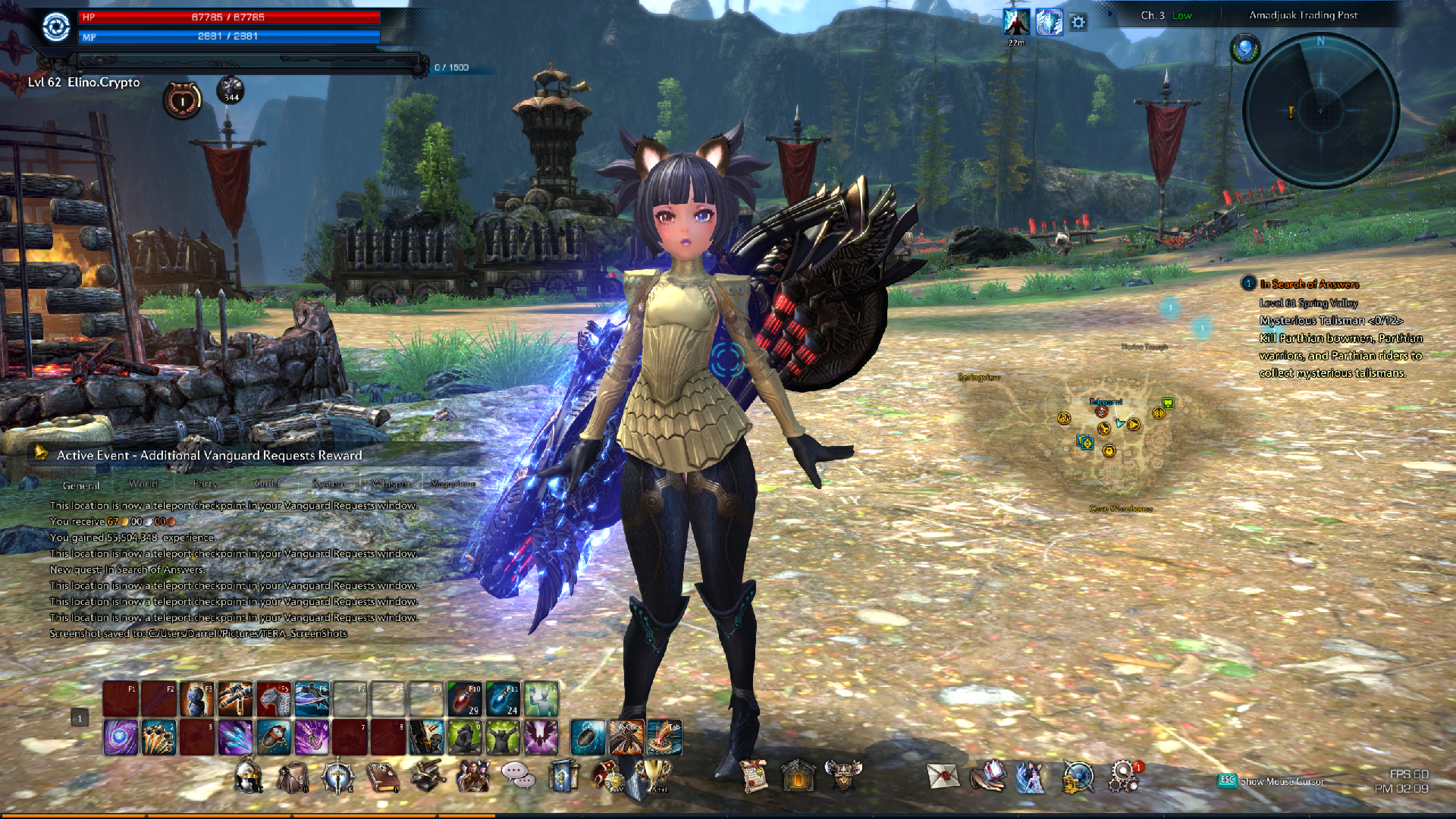Screen dimensions: 1456x819
Task: Open the sealed envelope mail icon
Action: point(943,777)
